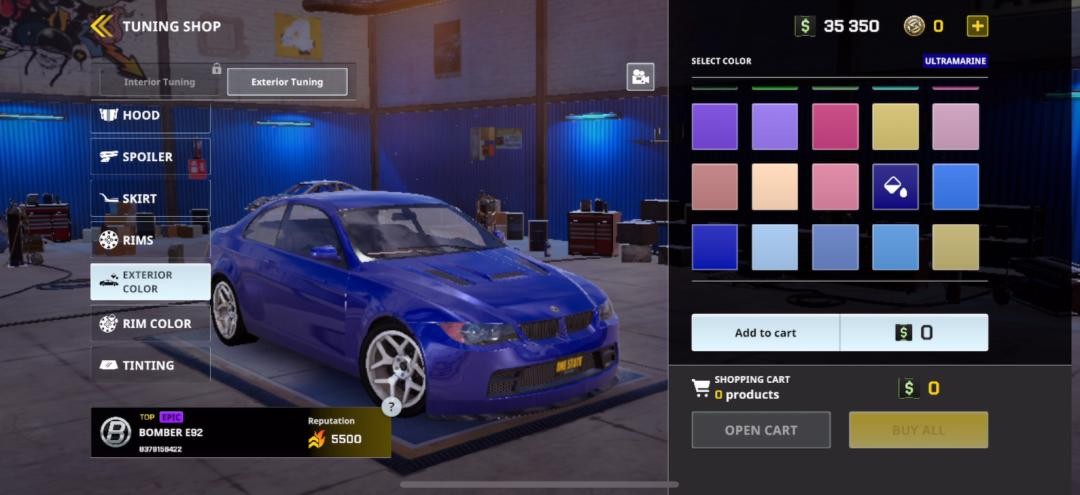Open the Hood tuning category
1080x495 pixels.
pos(150,116)
